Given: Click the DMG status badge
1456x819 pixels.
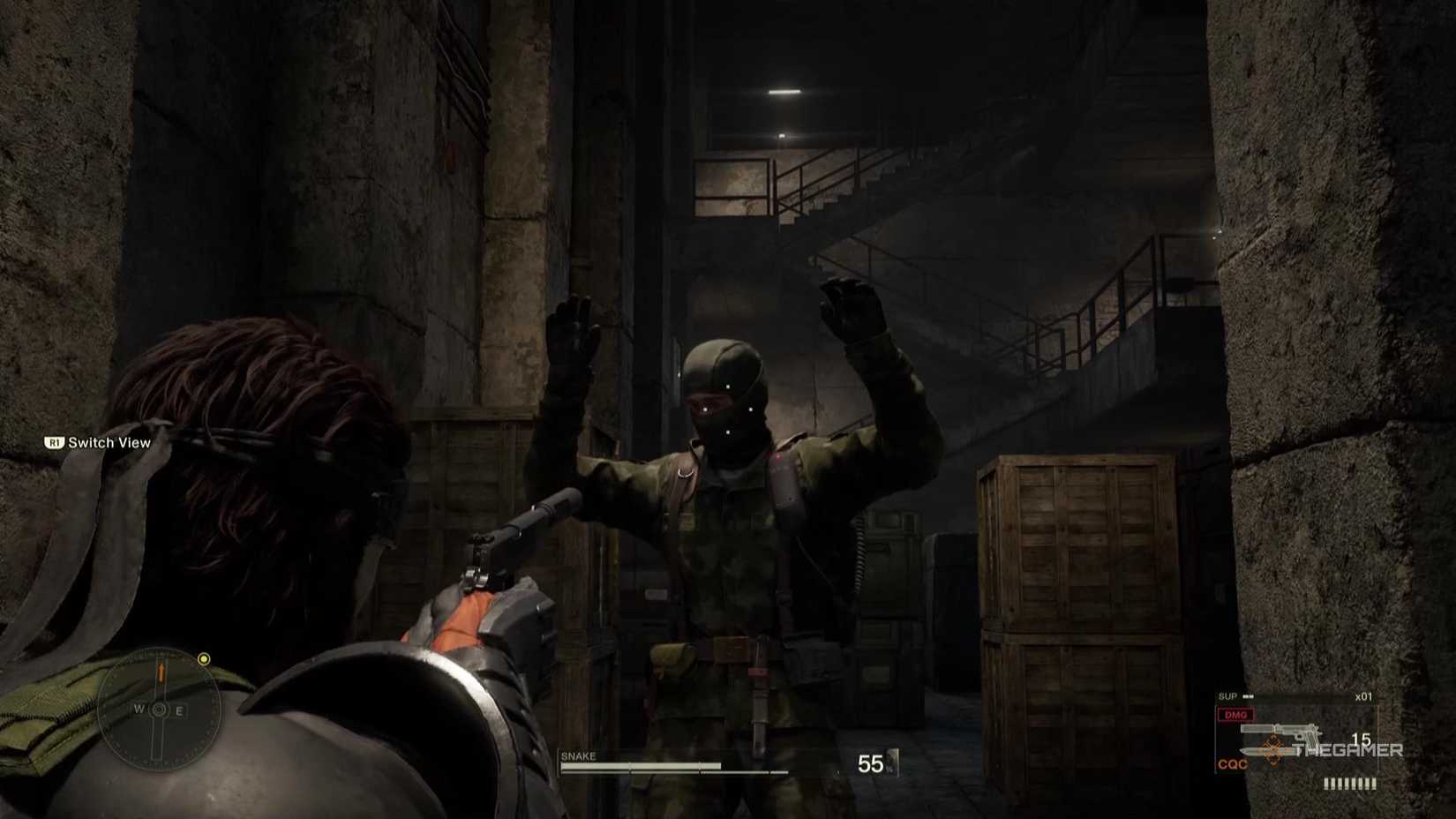Looking at the screenshot, I should [1235, 715].
